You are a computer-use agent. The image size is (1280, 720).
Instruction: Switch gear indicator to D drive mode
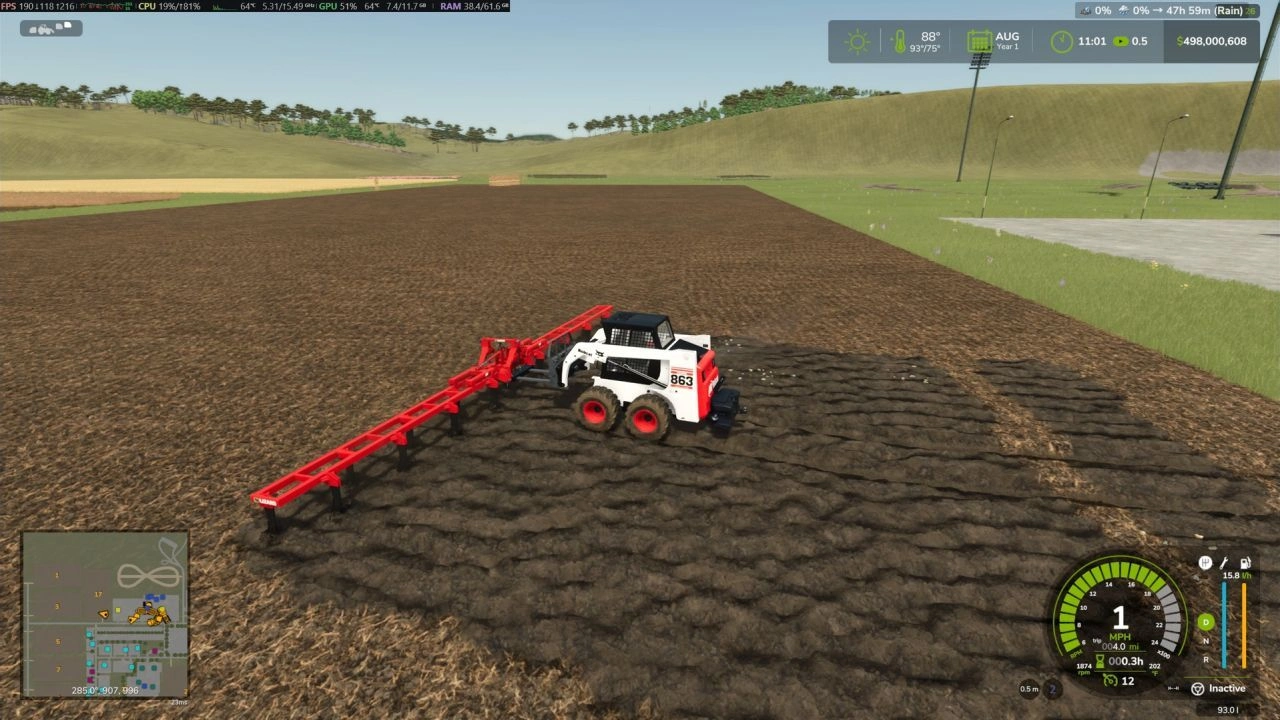point(1204,622)
